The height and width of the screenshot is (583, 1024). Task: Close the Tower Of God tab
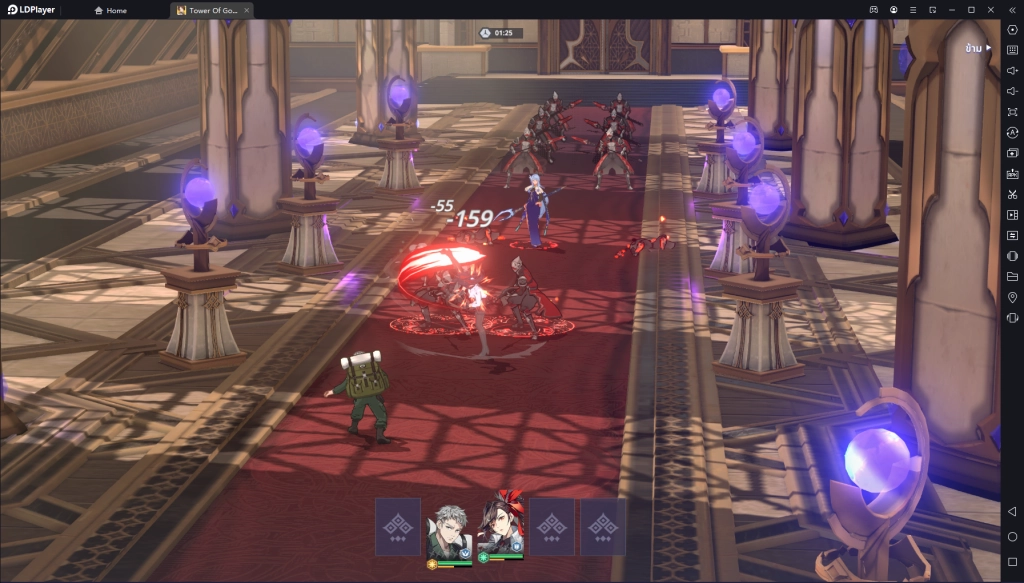[246, 10]
